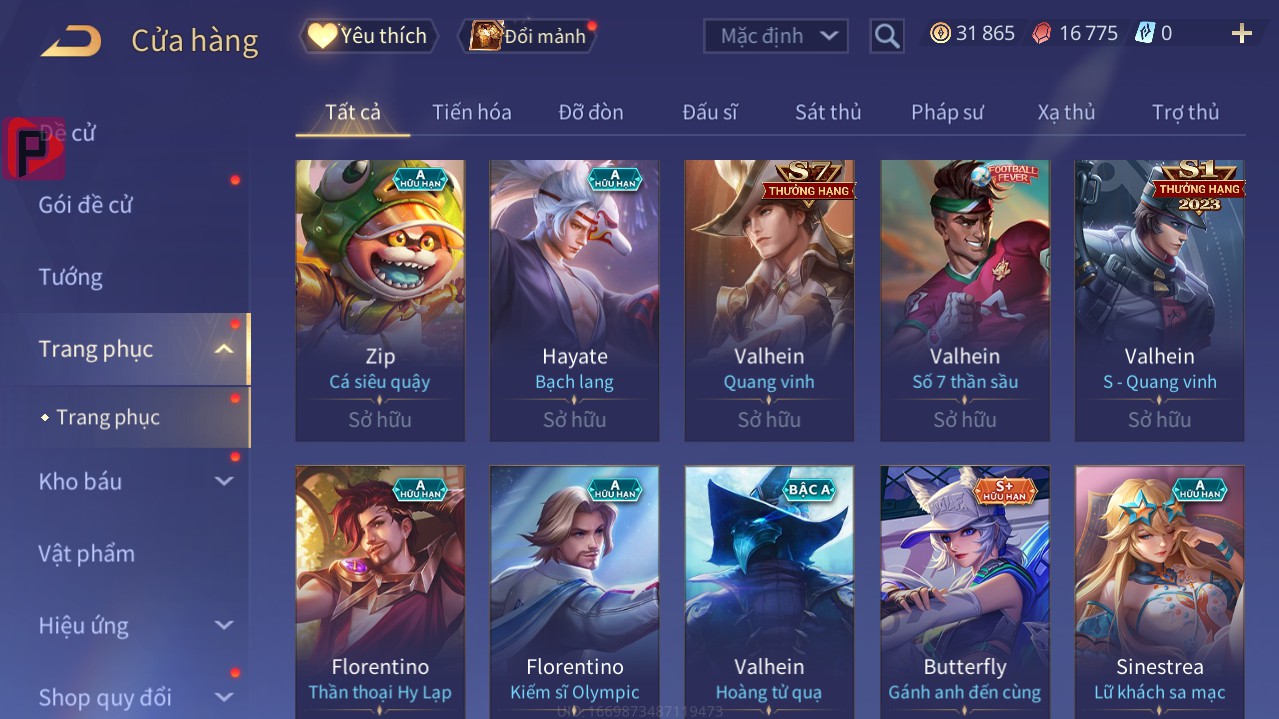Go back using the return arrow
This screenshot has width=1279, height=719.
[x=71, y=41]
